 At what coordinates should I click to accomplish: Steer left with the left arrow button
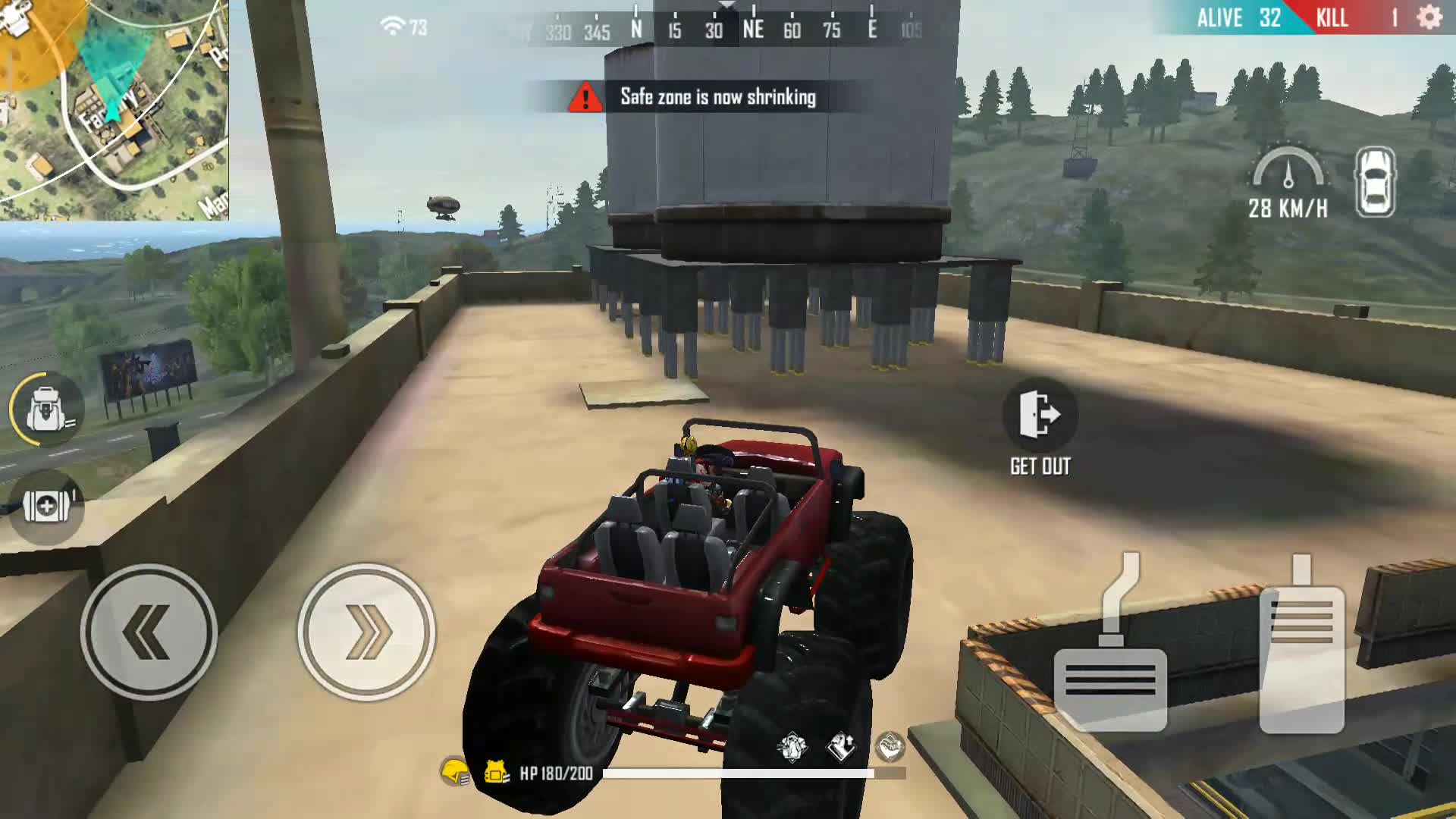[x=149, y=632]
